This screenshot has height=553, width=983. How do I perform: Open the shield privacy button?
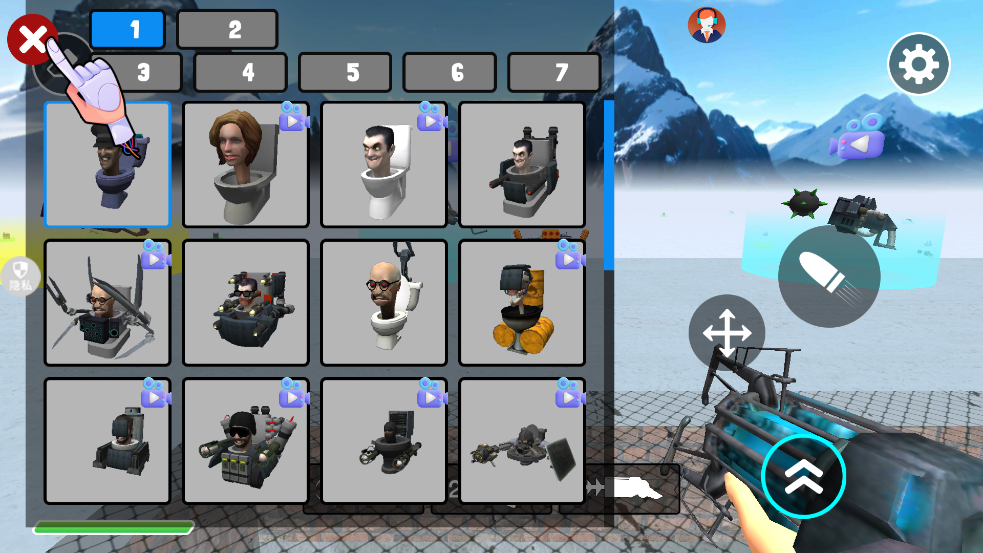(x=20, y=274)
